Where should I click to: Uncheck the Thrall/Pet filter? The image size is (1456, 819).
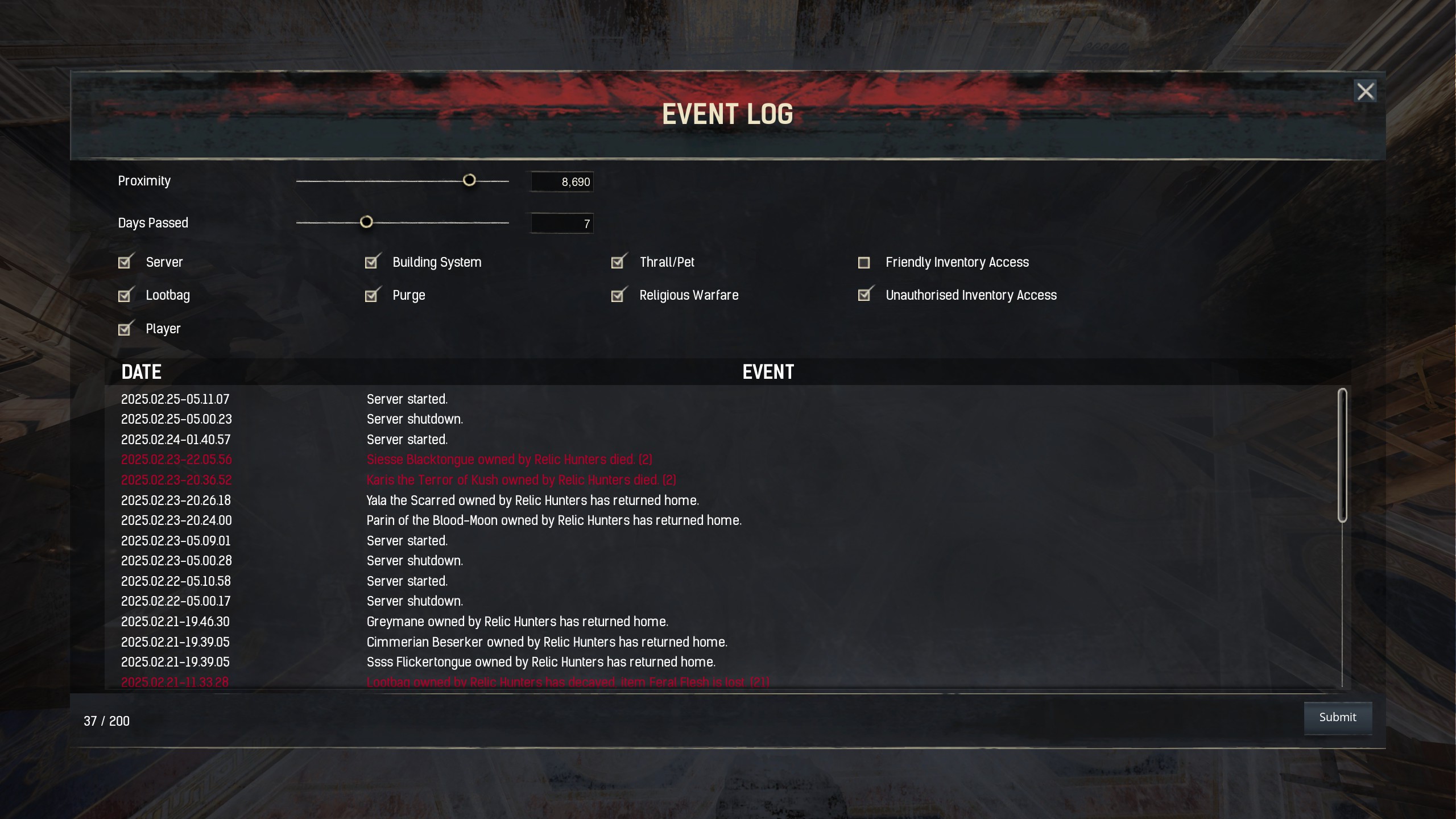[x=618, y=262]
